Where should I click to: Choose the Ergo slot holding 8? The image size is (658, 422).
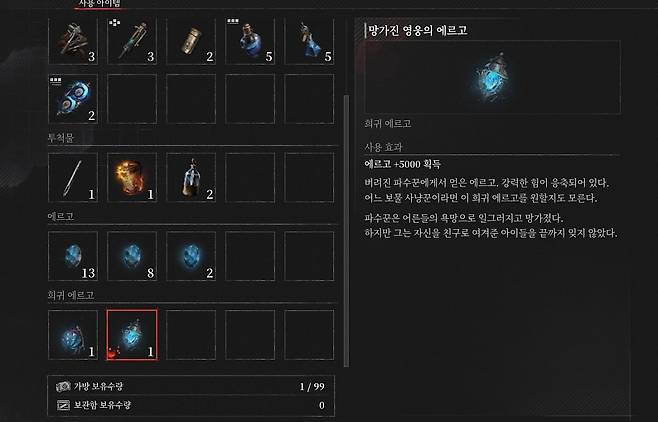(132, 255)
